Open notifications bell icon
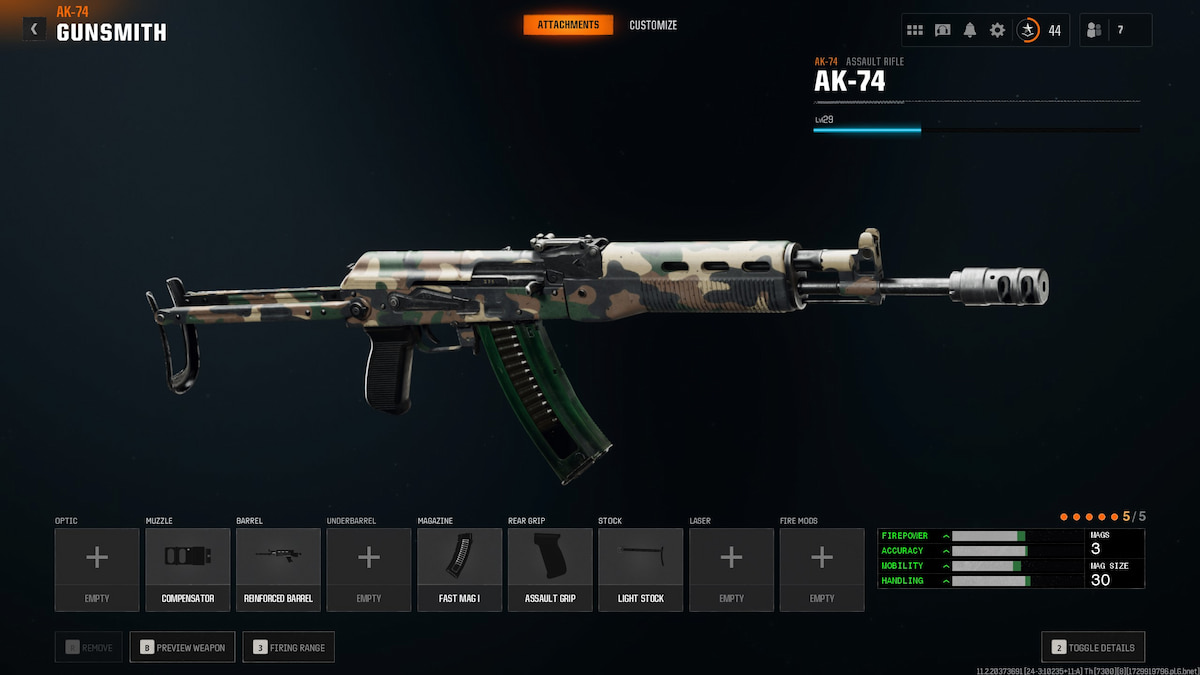1200x675 pixels. tap(969, 30)
